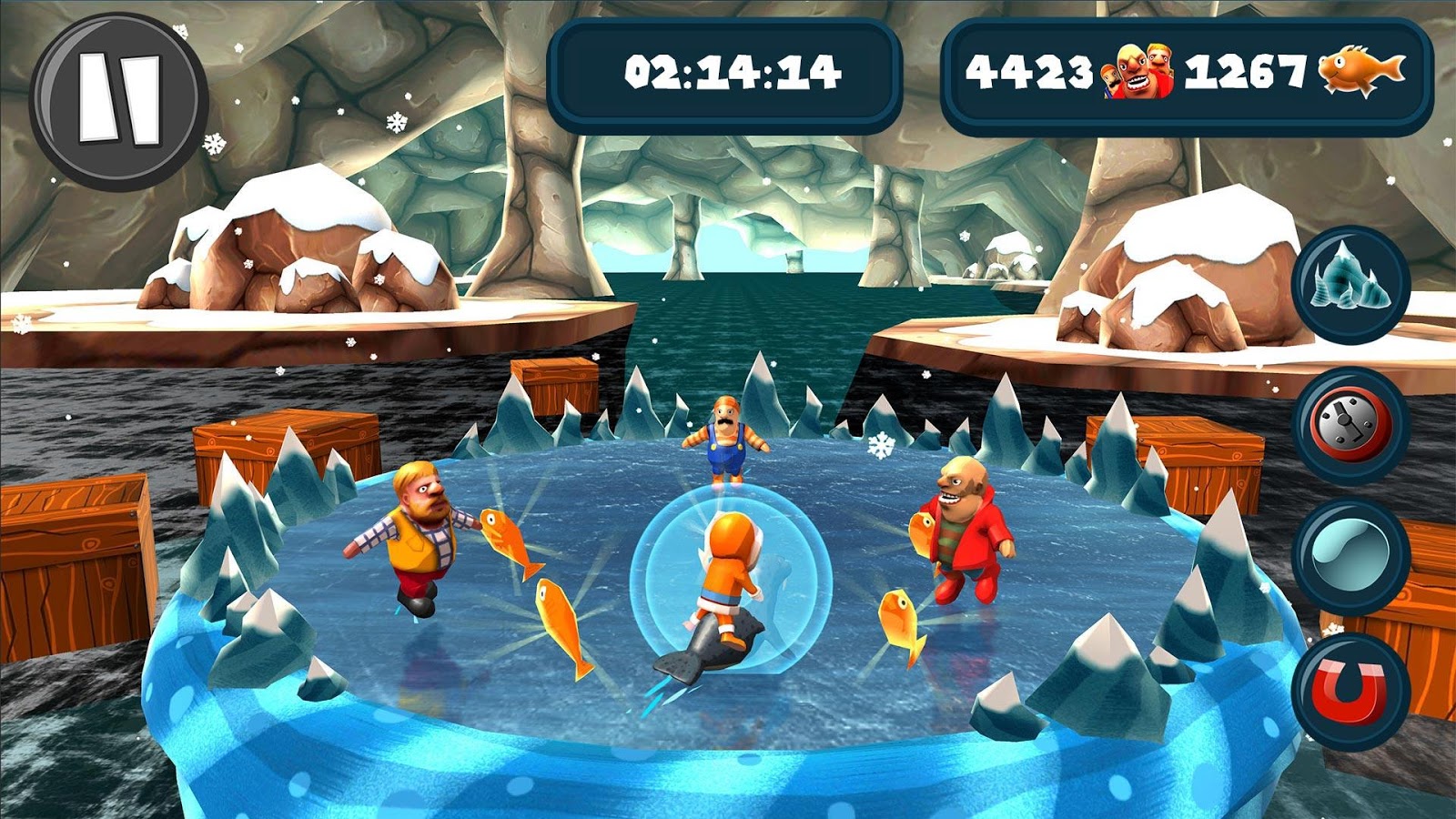
Task: Trigger the bubble shield power-up
Action: (x=1350, y=555)
